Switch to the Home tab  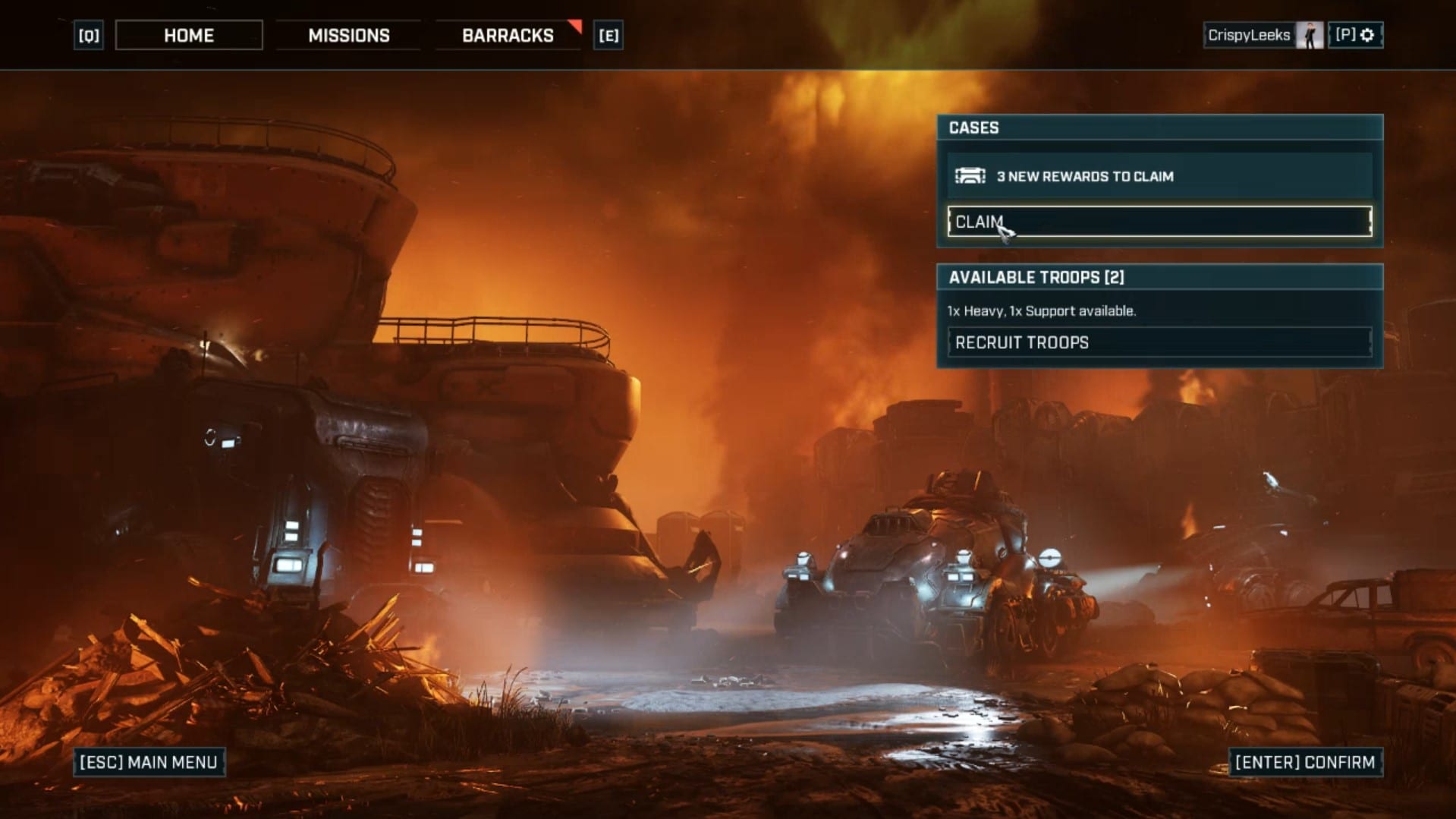pos(189,36)
